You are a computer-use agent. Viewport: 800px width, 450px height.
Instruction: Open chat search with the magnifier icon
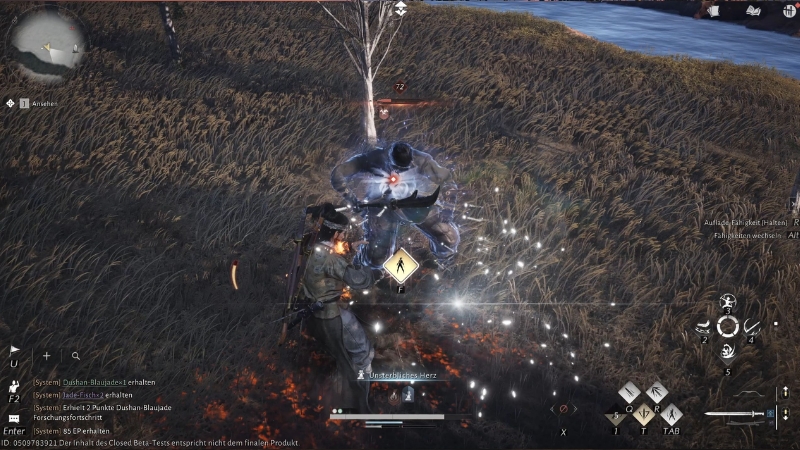coord(75,355)
